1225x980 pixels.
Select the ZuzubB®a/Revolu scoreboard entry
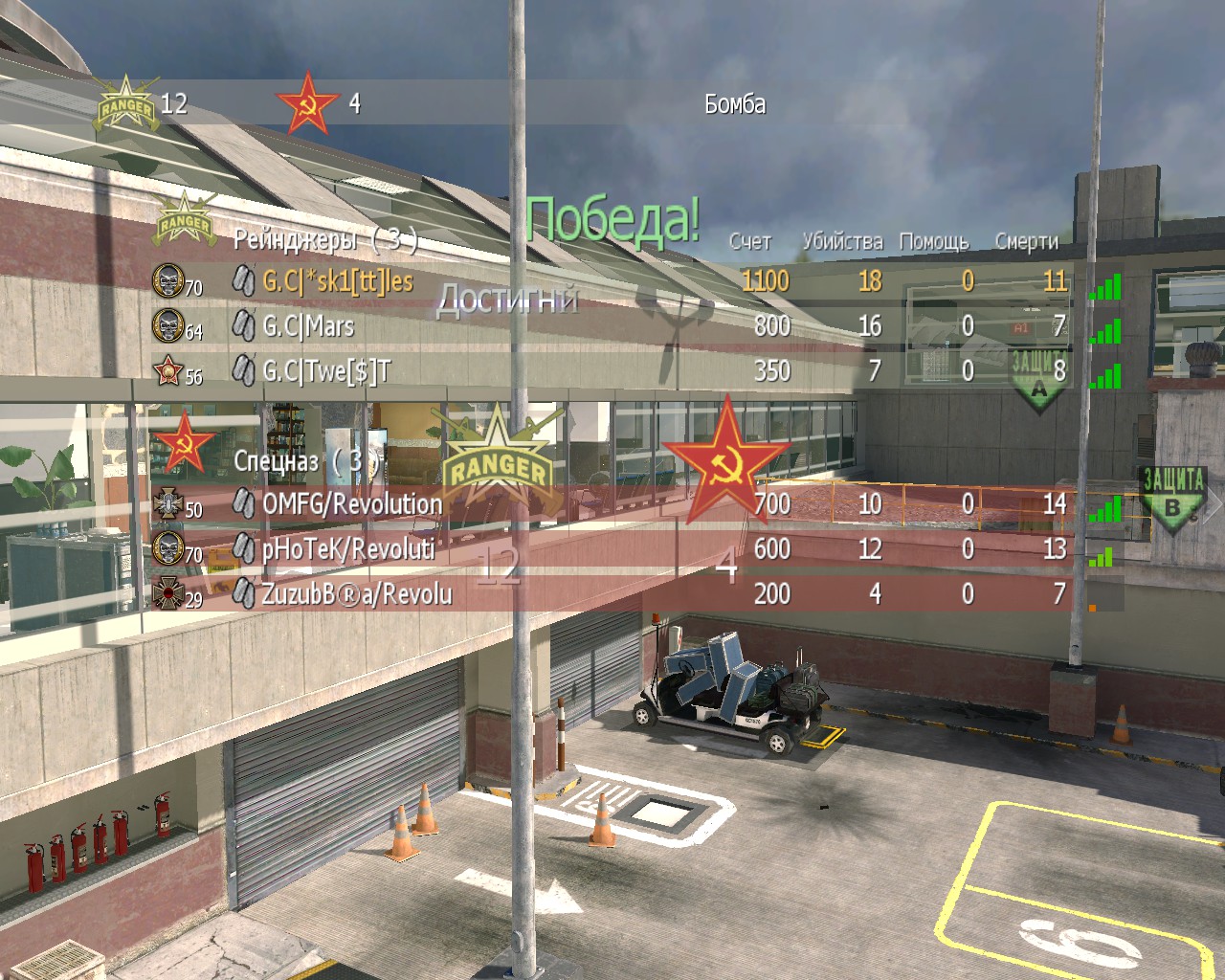point(356,593)
